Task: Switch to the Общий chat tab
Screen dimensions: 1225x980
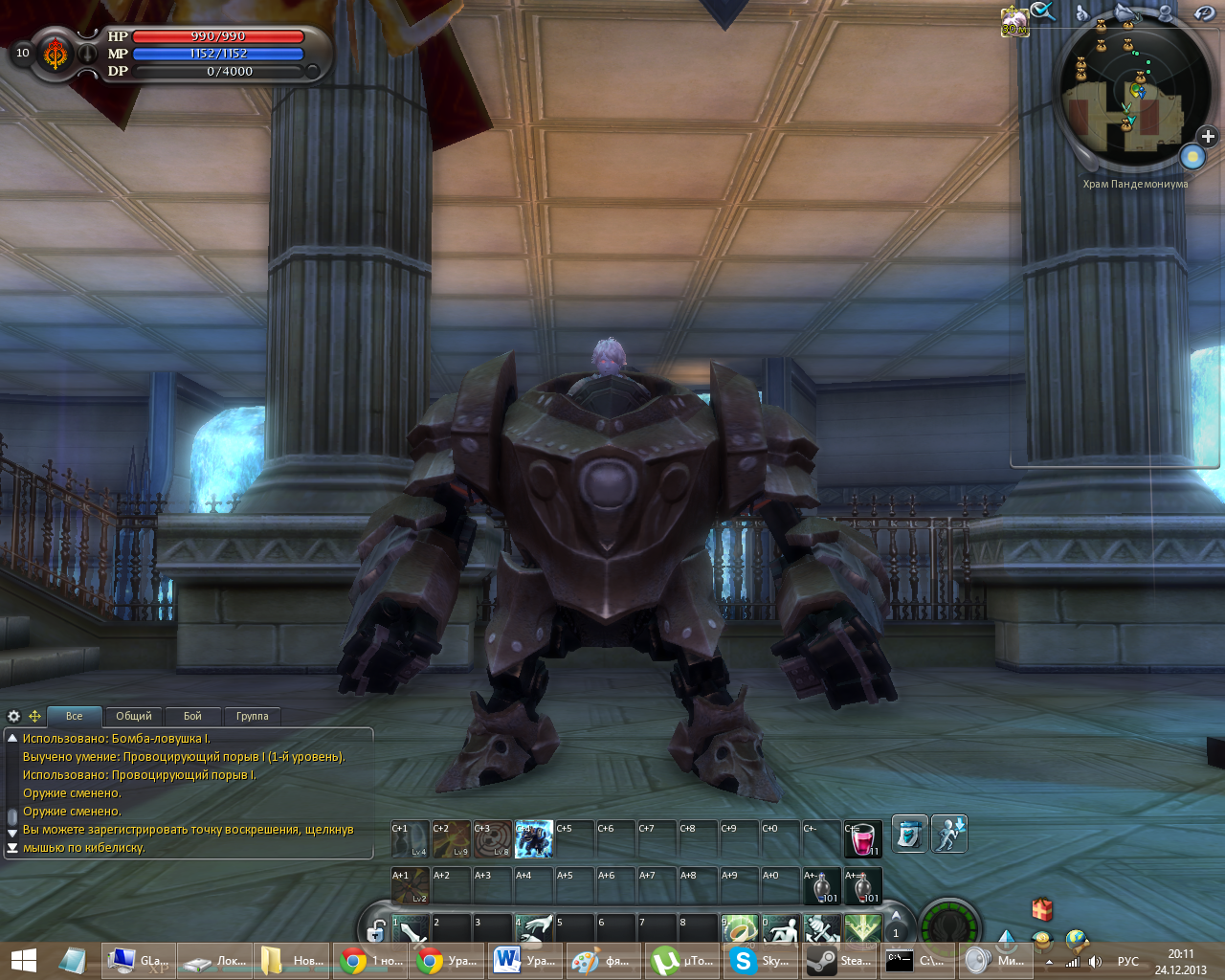Action: [134, 716]
